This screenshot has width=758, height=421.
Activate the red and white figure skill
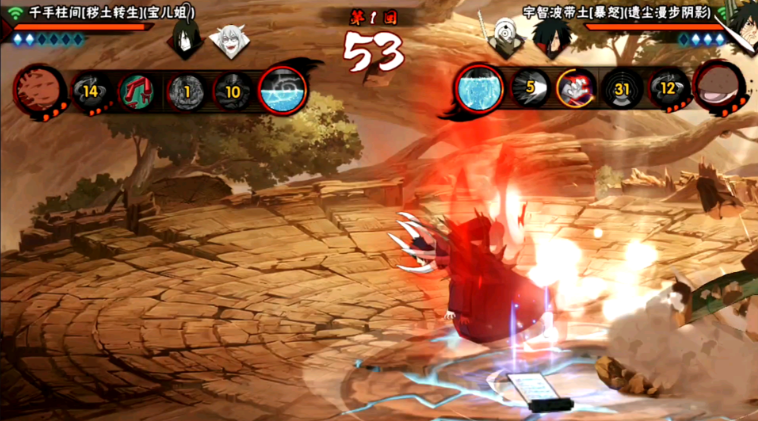[576, 90]
